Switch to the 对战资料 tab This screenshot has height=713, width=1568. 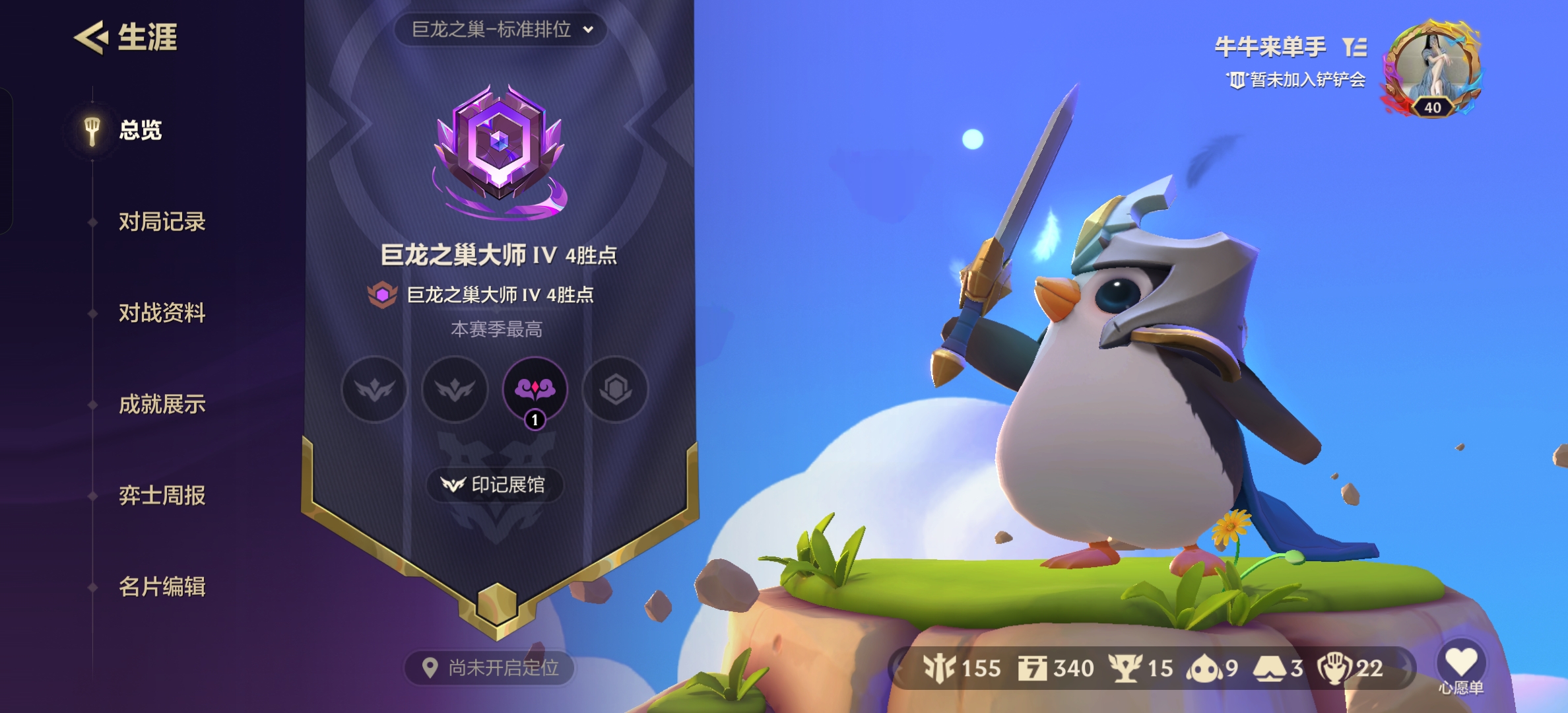[x=162, y=313]
